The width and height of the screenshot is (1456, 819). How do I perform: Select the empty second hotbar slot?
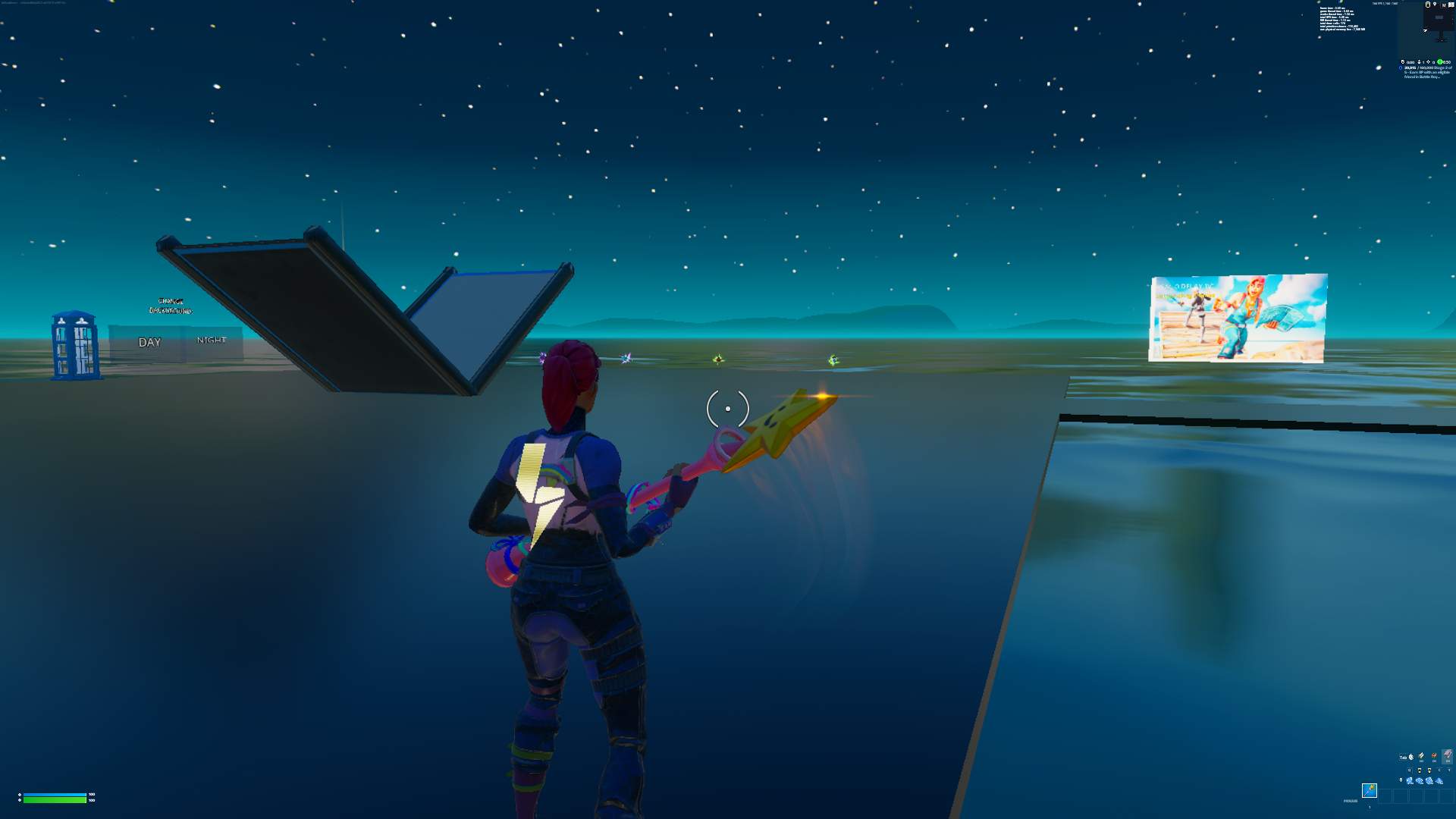pos(1386,795)
